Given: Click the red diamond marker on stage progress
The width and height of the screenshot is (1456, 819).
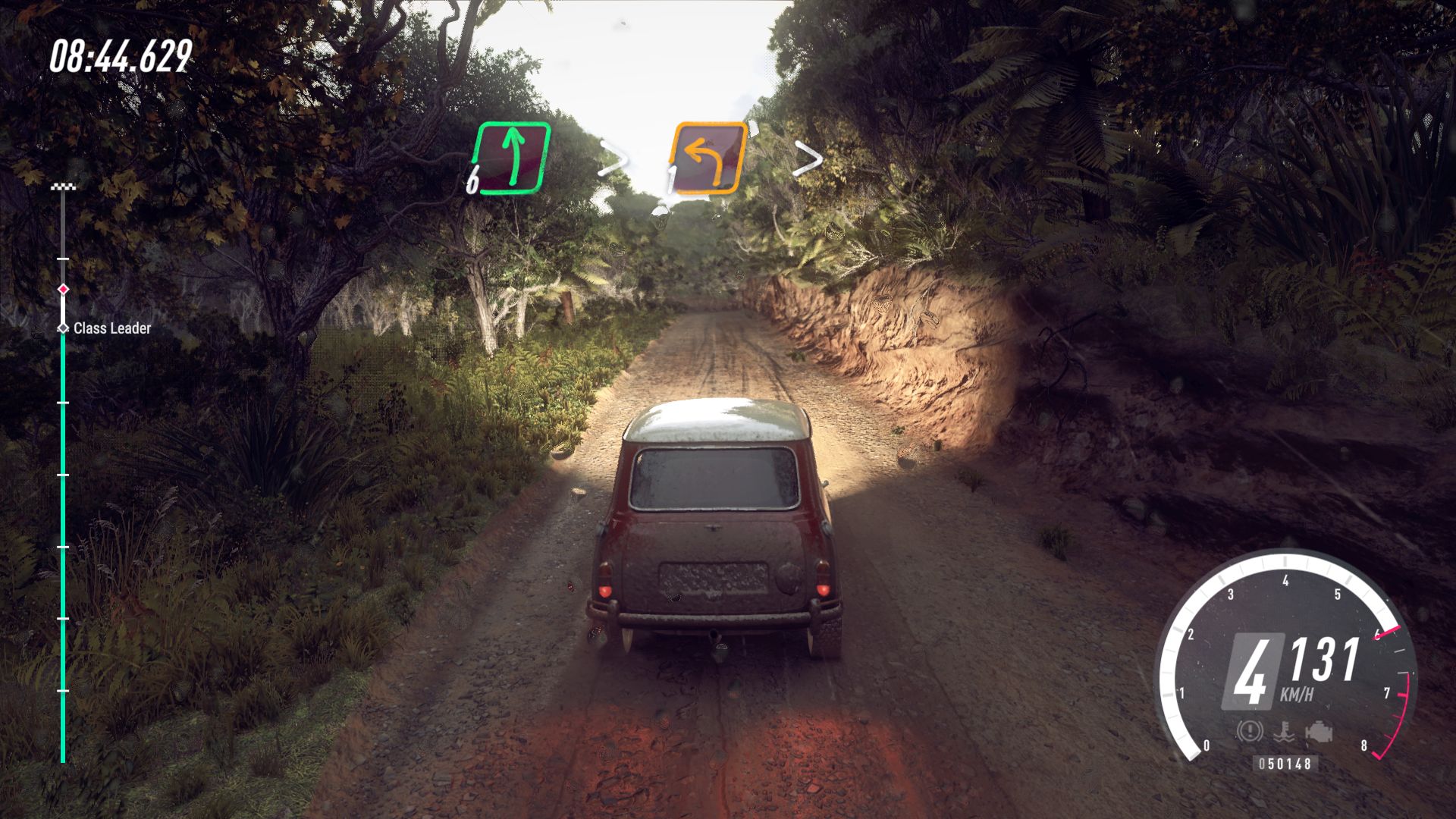Looking at the screenshot, I should point(64,289).
